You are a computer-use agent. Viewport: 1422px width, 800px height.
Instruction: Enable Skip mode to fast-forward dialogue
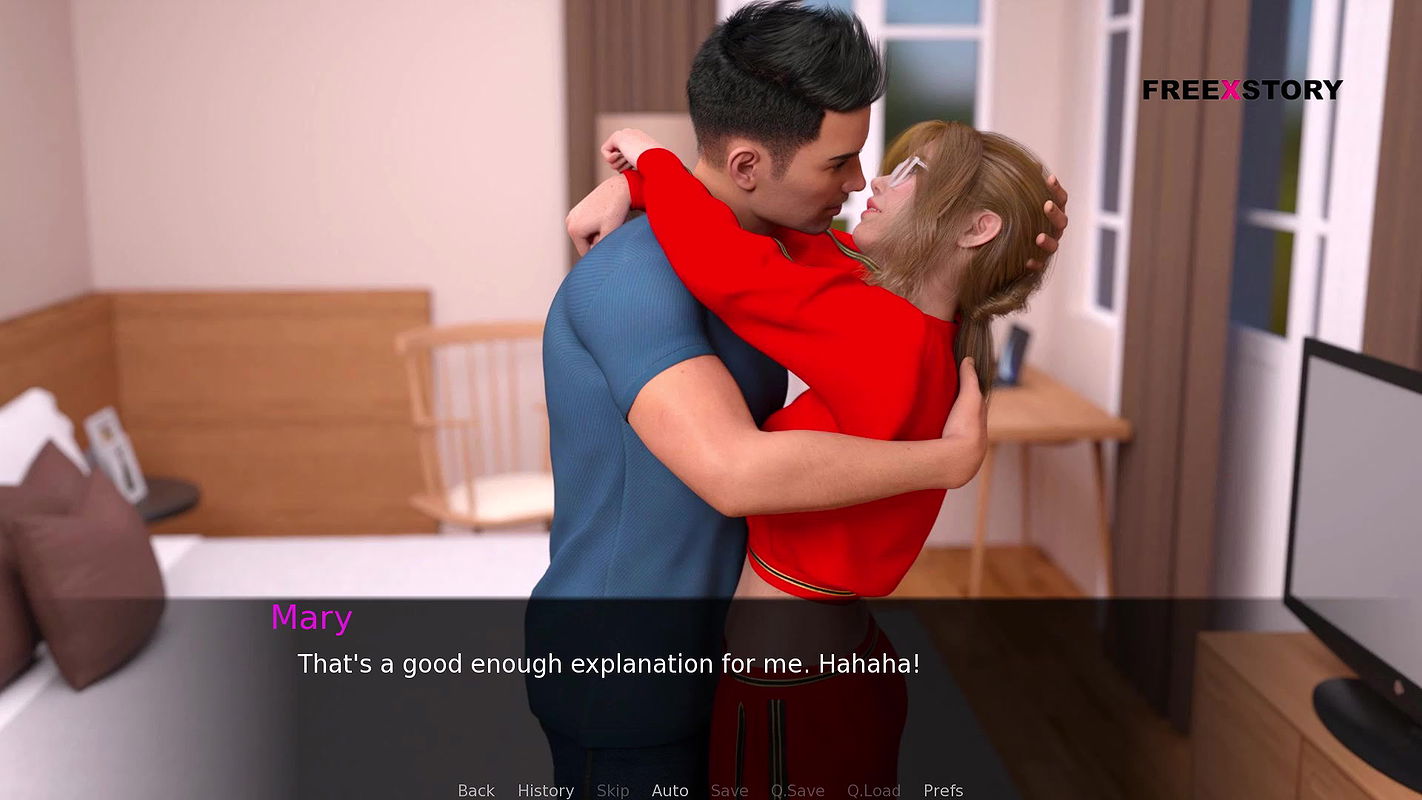613,790
